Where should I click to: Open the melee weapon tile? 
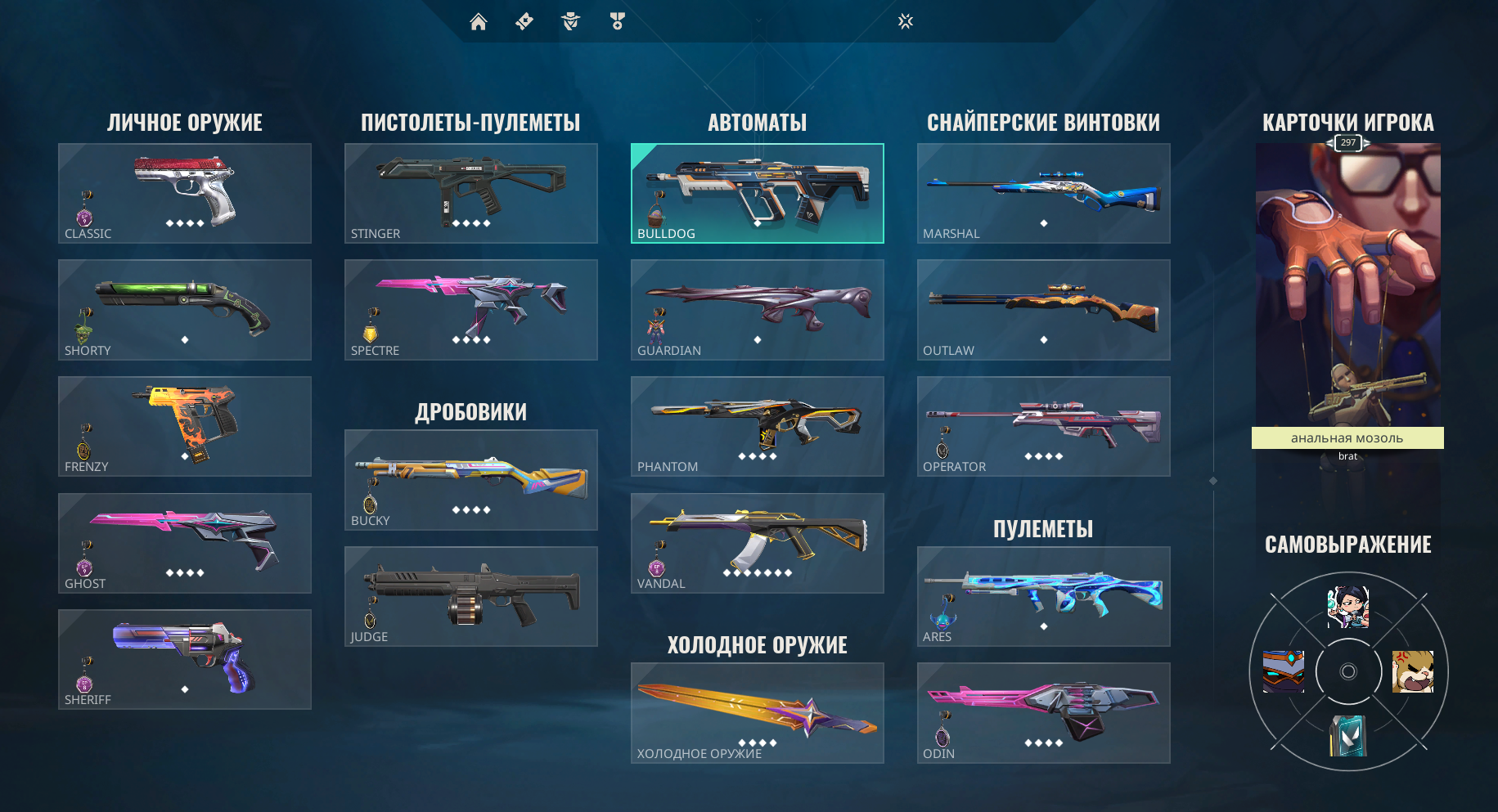pos(757,712)
